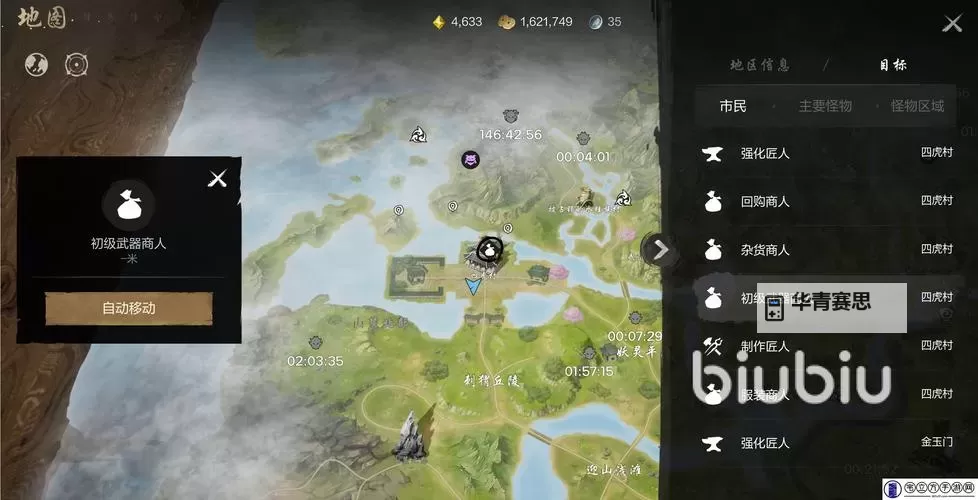Select the 目标 tab
The image size is (978, 500).
tap(893, 65)
